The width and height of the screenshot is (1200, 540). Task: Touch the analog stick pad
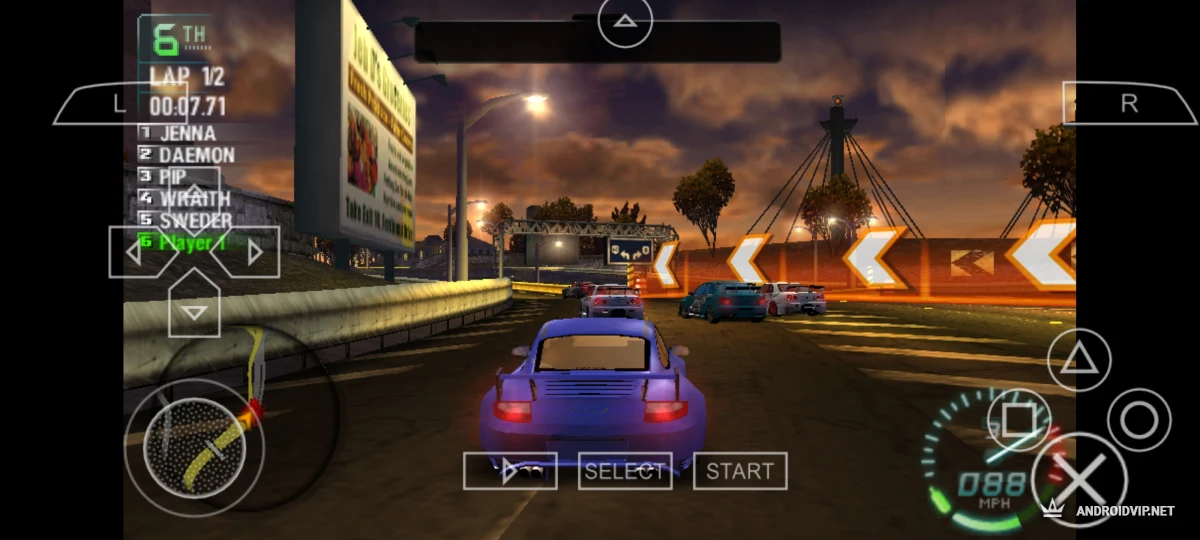(x=193, y=447)
